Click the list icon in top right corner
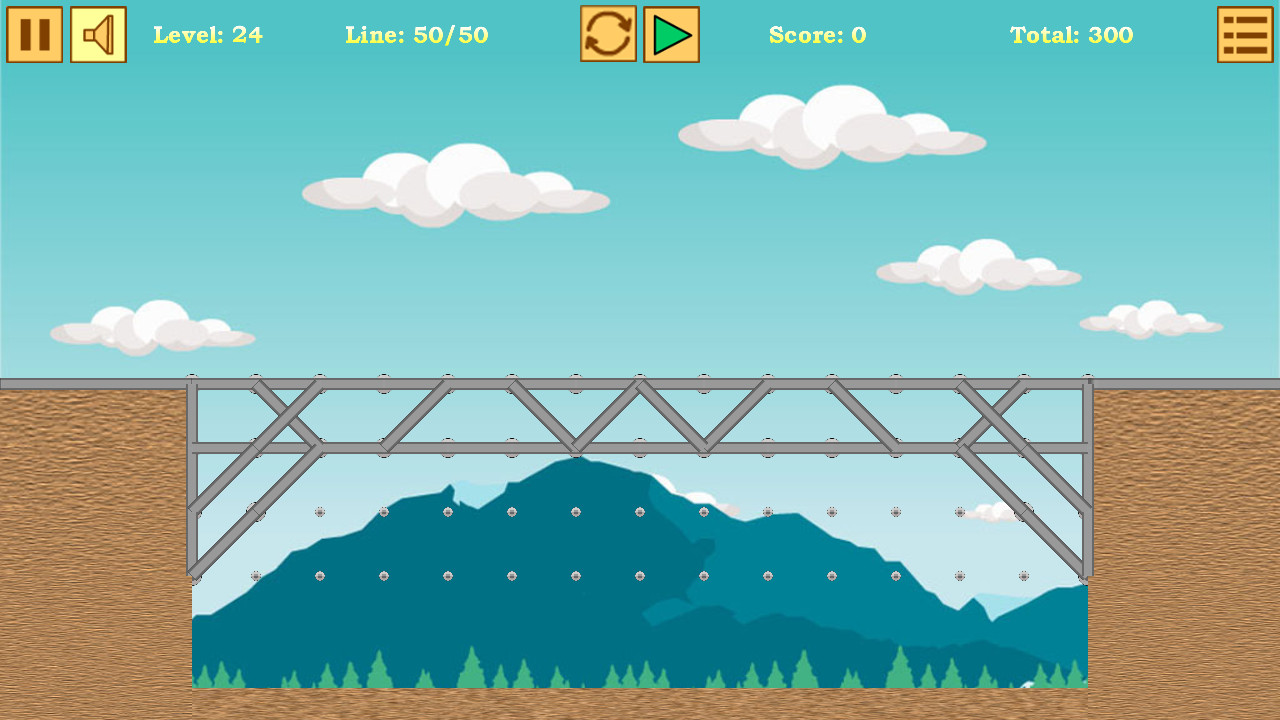Viewport: 1280px width, 720px height. pos(1245,34)
